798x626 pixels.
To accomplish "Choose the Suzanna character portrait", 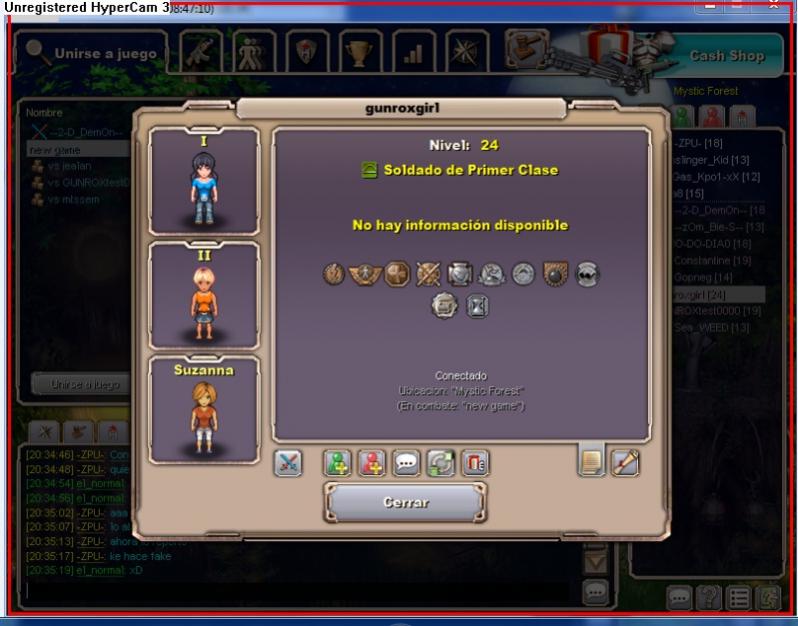I will tap(203, 410).
